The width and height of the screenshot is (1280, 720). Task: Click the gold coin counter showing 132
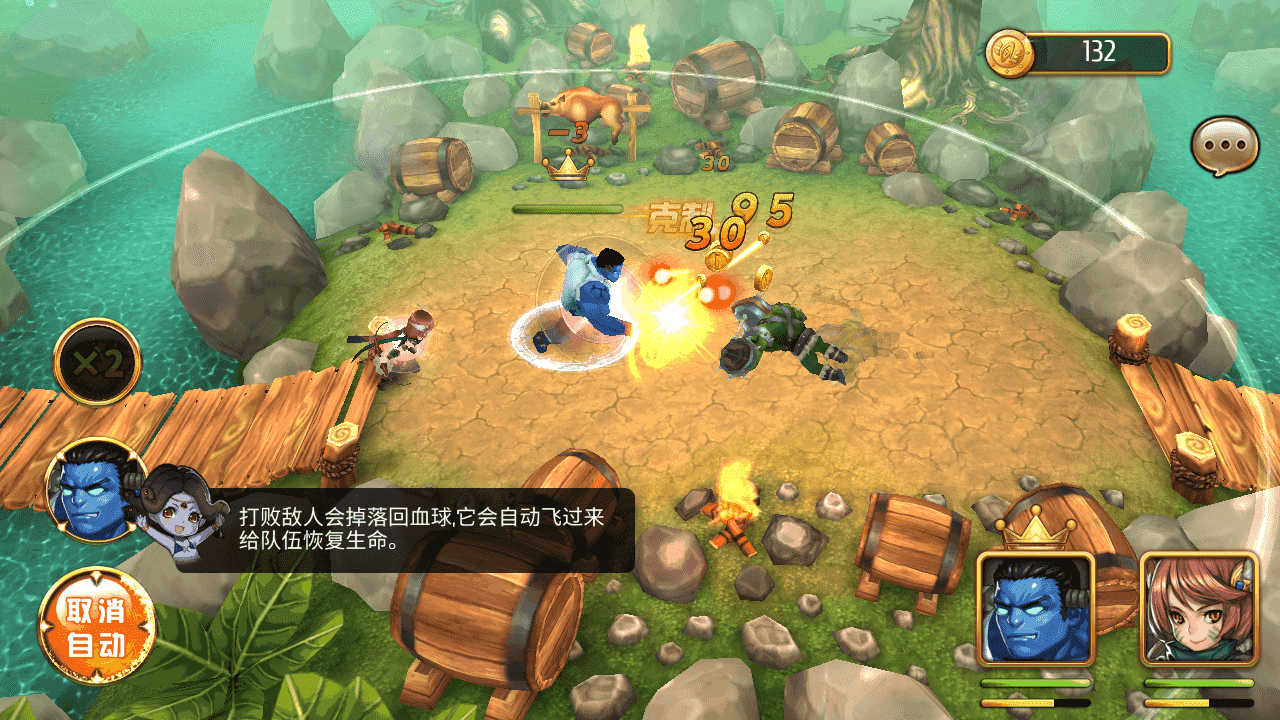tap(1078, 53)
